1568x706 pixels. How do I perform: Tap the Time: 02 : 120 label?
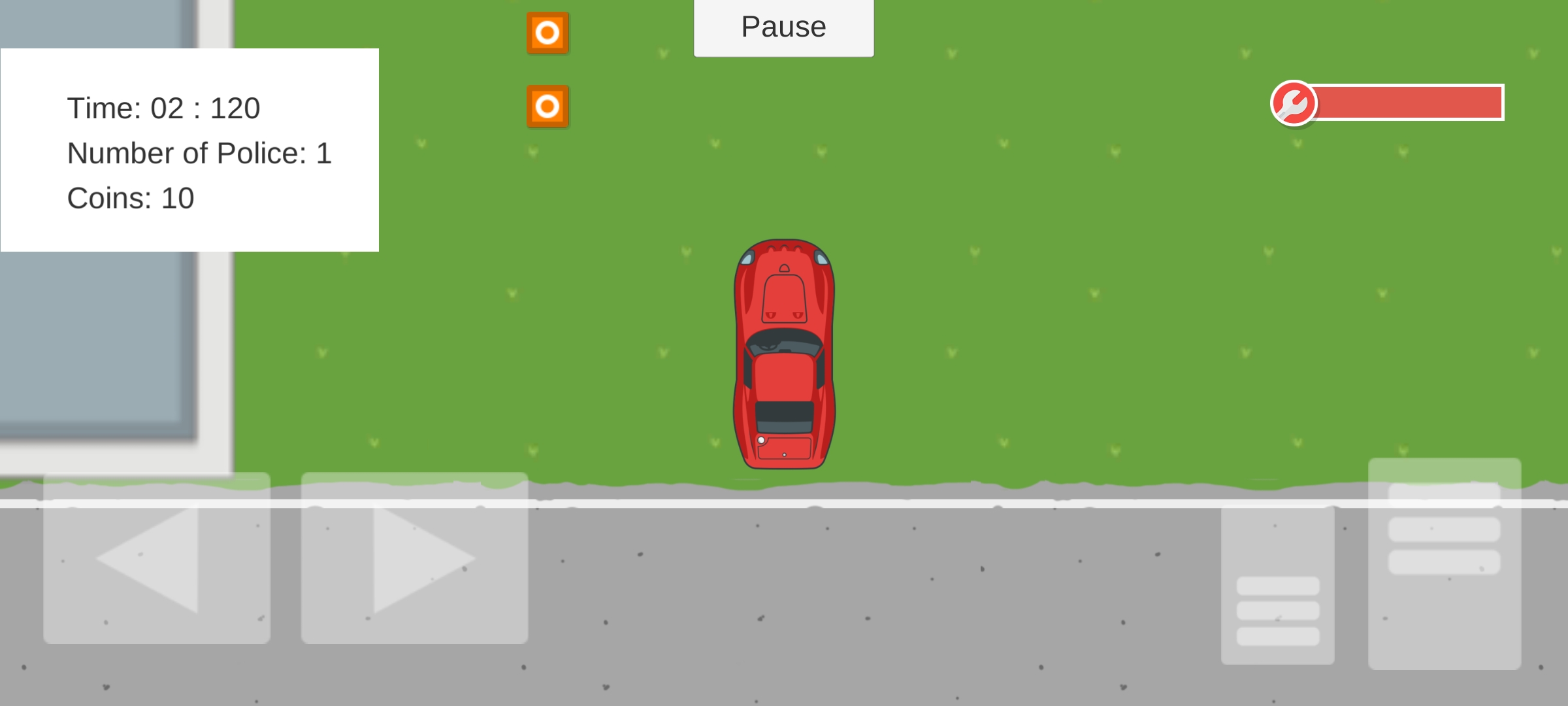[x=164, y=107]
